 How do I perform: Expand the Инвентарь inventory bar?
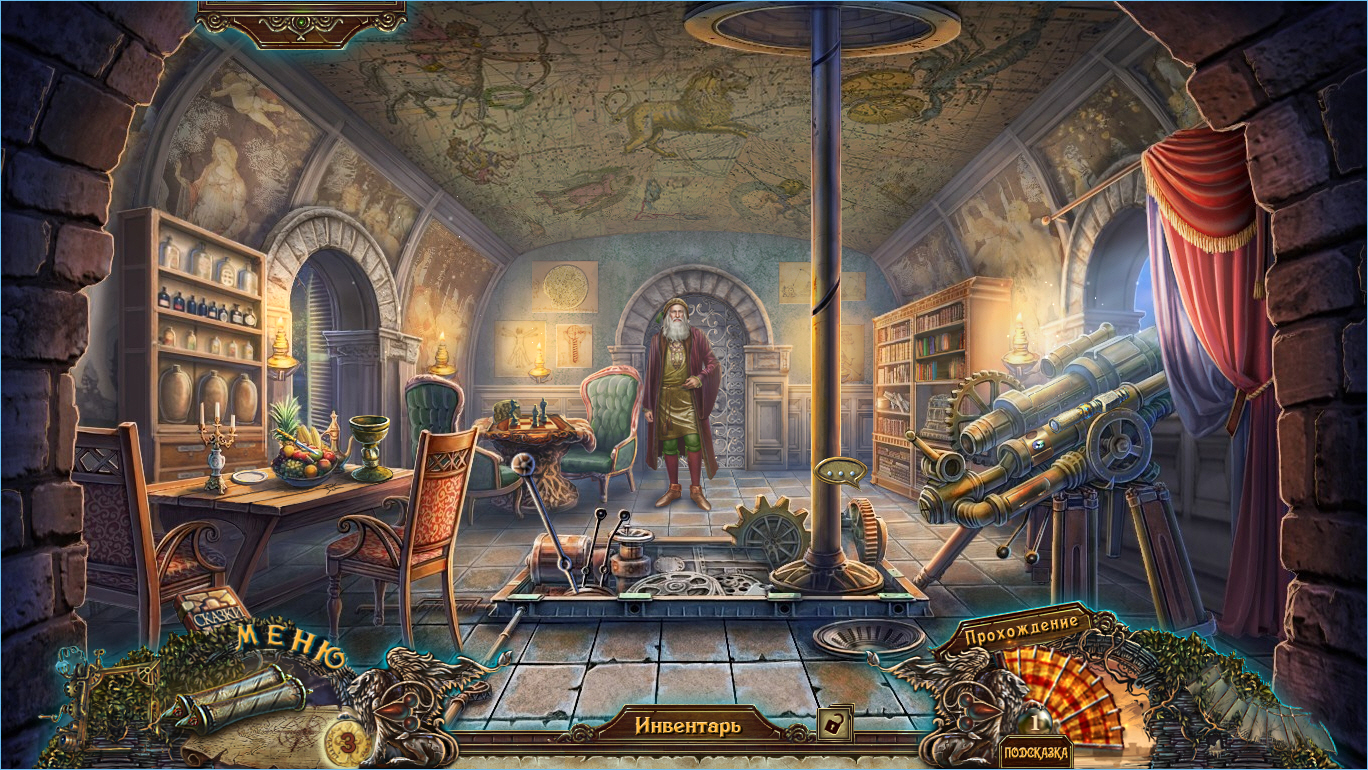687,725
